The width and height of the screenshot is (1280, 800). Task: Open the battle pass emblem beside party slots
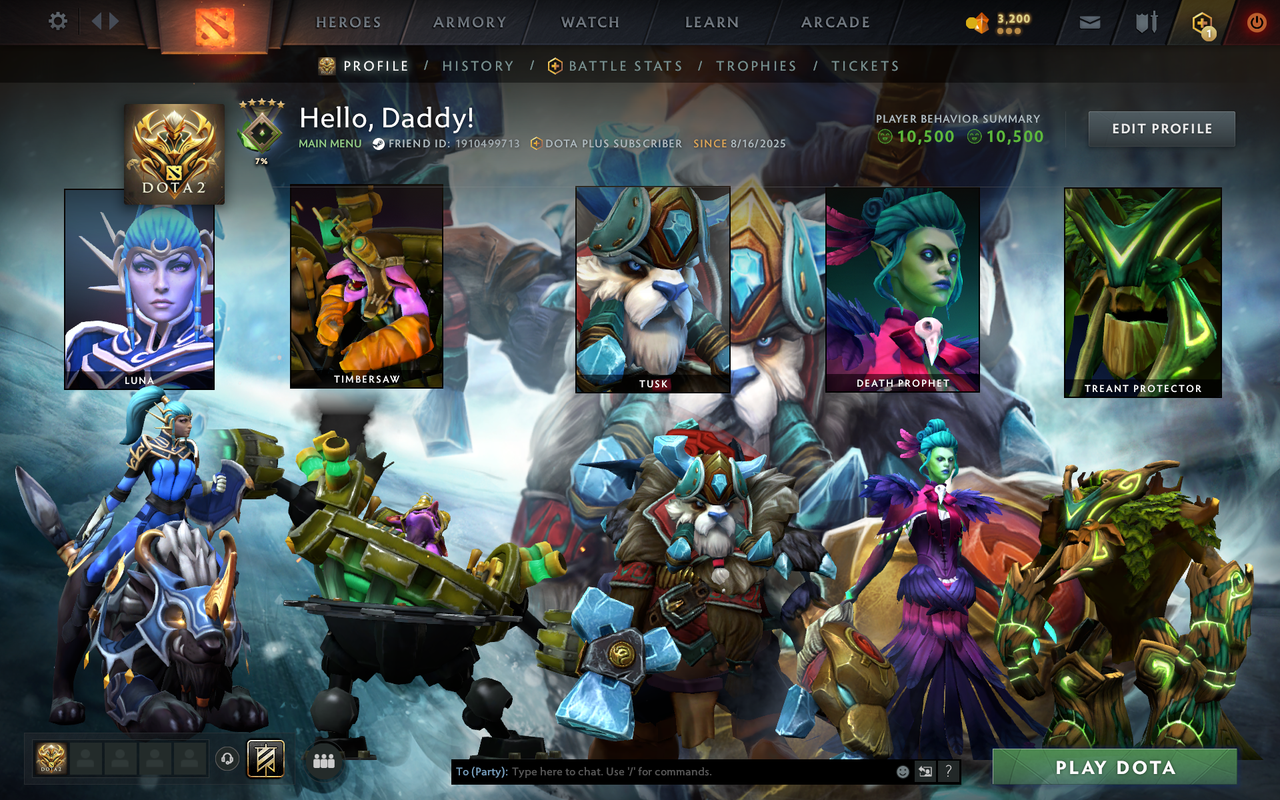(x=265, y=759)
